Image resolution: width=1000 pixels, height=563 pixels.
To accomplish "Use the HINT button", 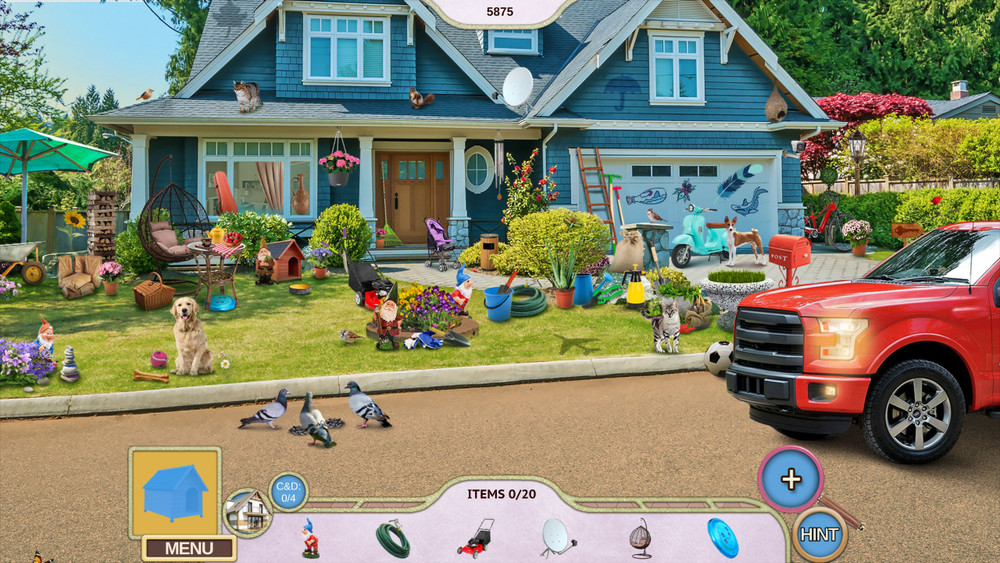I will point(819,535).
